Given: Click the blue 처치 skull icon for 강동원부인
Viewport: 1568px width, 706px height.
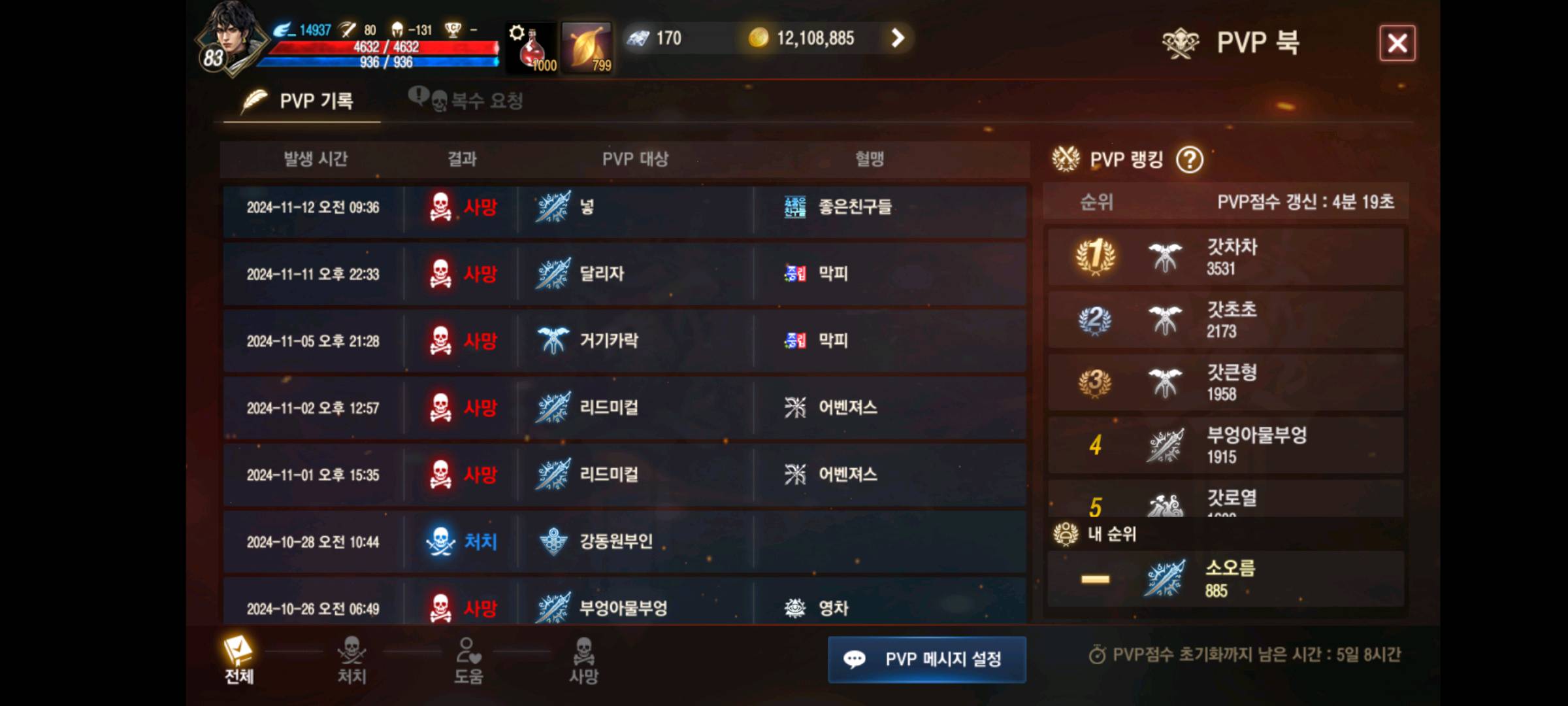Looking at the screenshot, I should [x=443, y=541].
